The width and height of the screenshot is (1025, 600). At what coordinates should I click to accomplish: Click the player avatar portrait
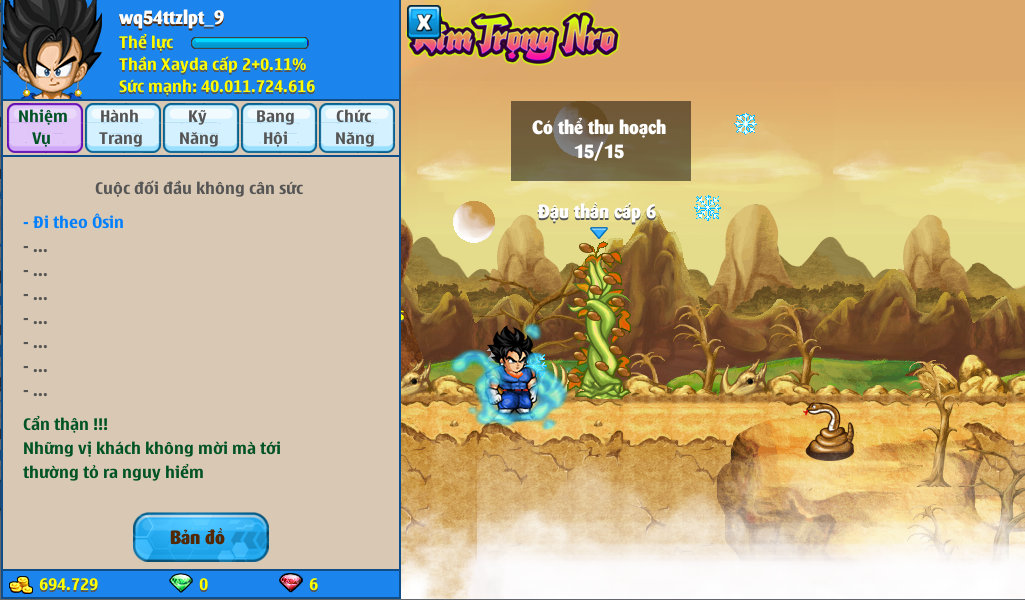click(x=51, y=50)
